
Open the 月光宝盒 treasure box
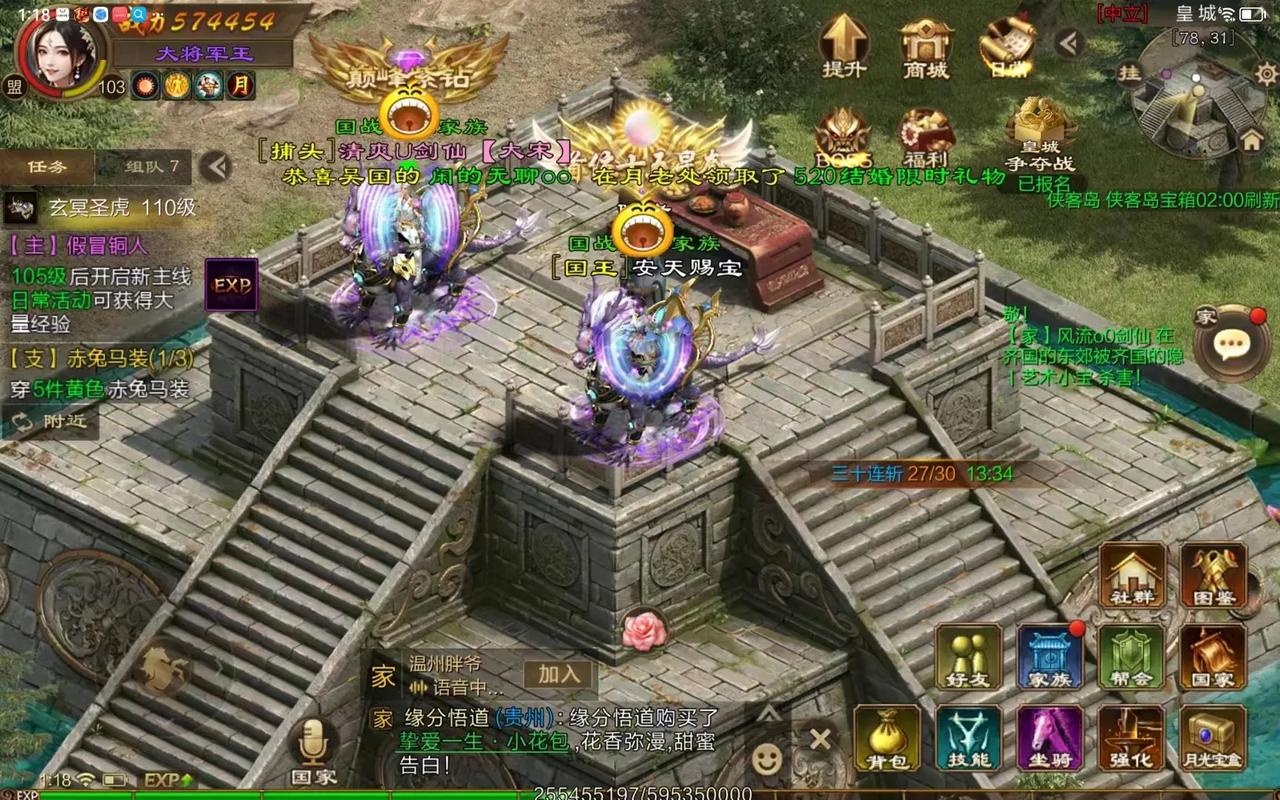point(1213,738)
